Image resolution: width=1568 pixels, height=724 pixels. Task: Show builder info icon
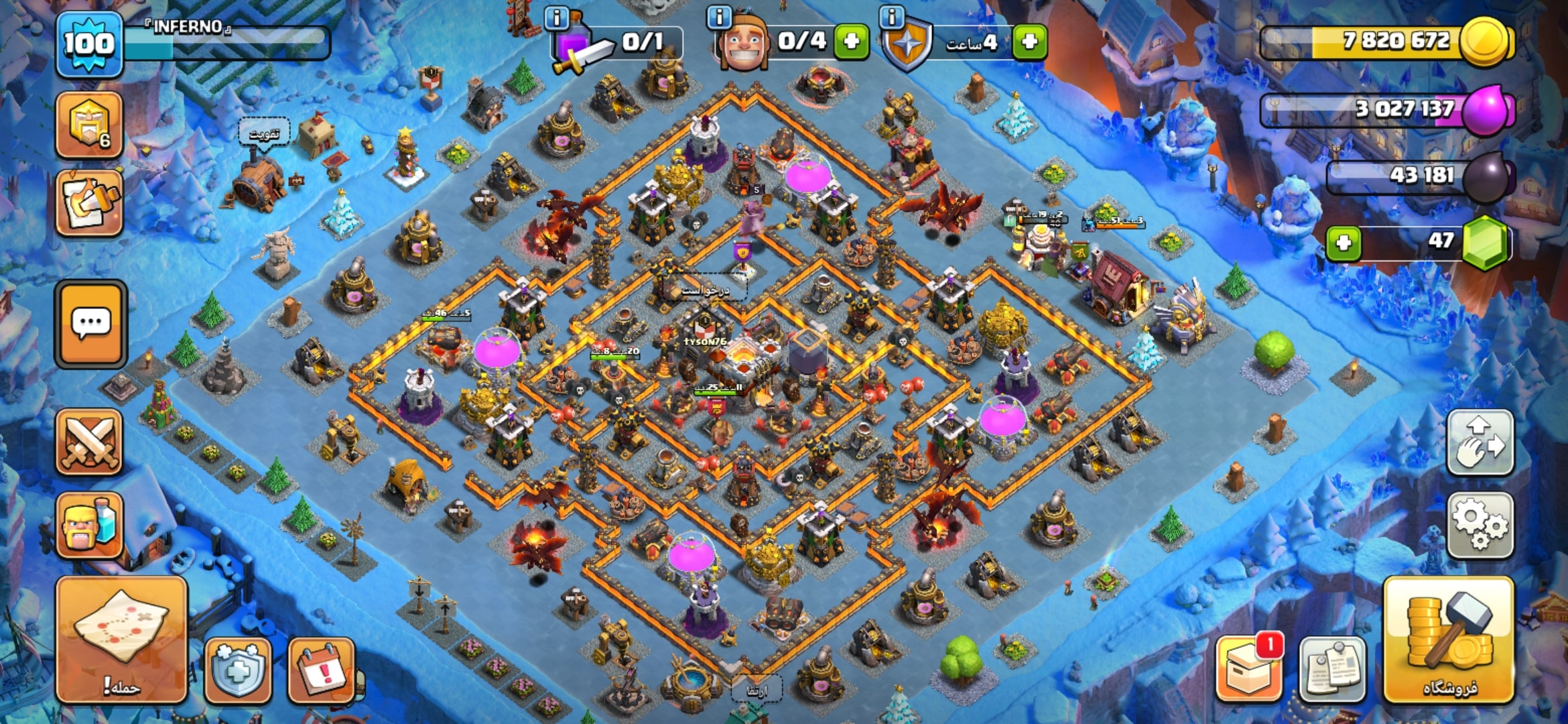[x=719, y=17]
